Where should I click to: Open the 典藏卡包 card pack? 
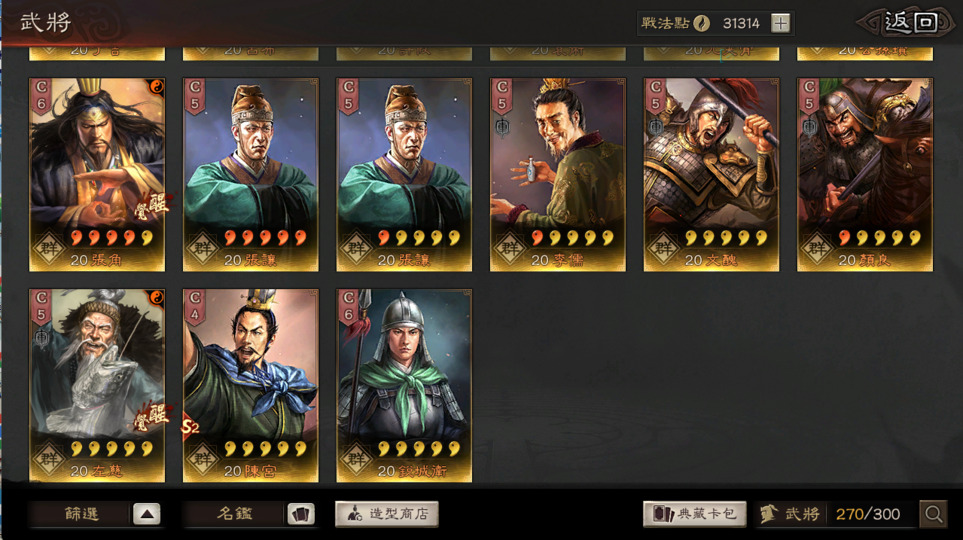(695, 514)
